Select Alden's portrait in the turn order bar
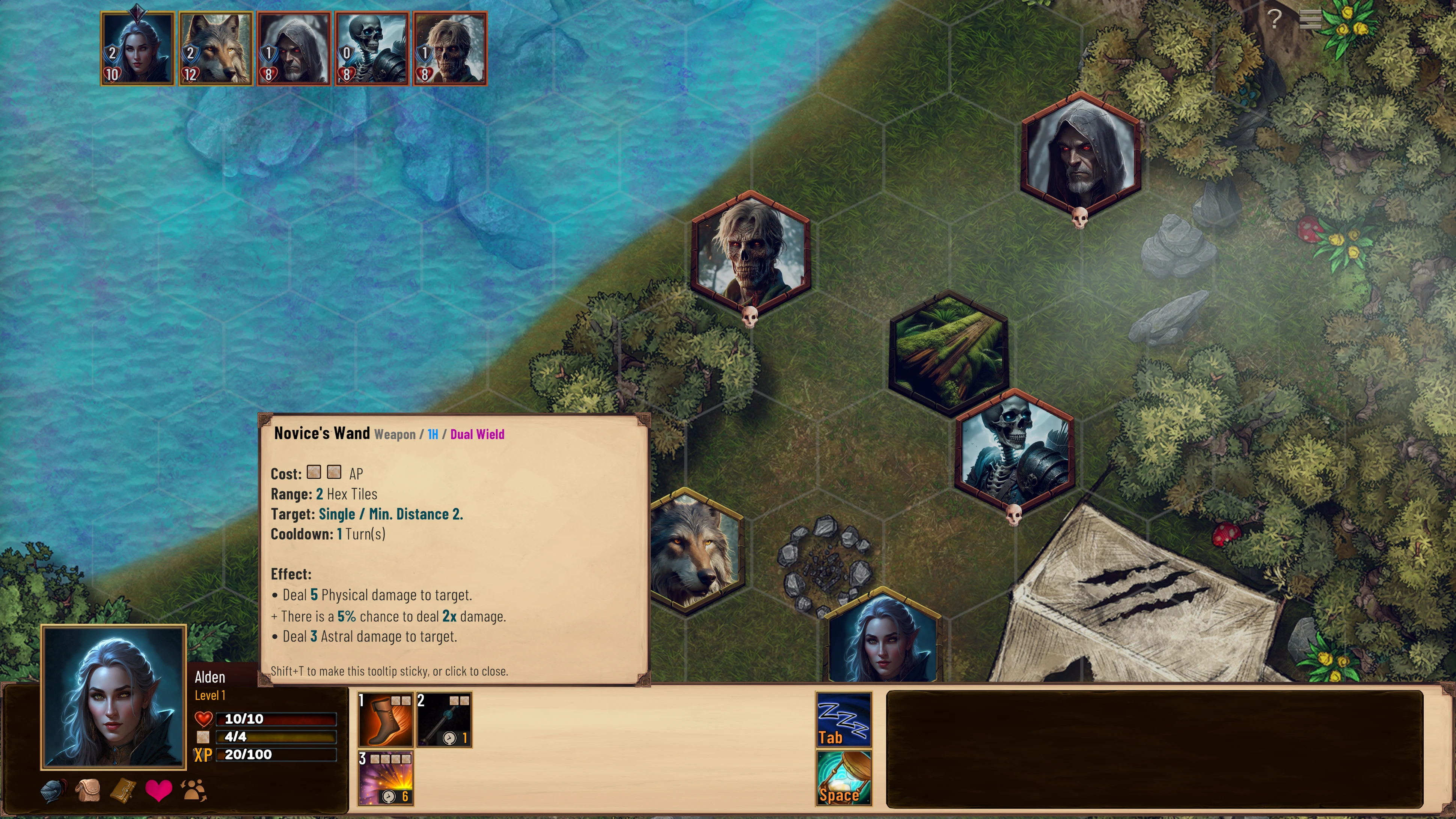Image resolution: width=1456 pixels, height=819 pixels. point(137,48)
